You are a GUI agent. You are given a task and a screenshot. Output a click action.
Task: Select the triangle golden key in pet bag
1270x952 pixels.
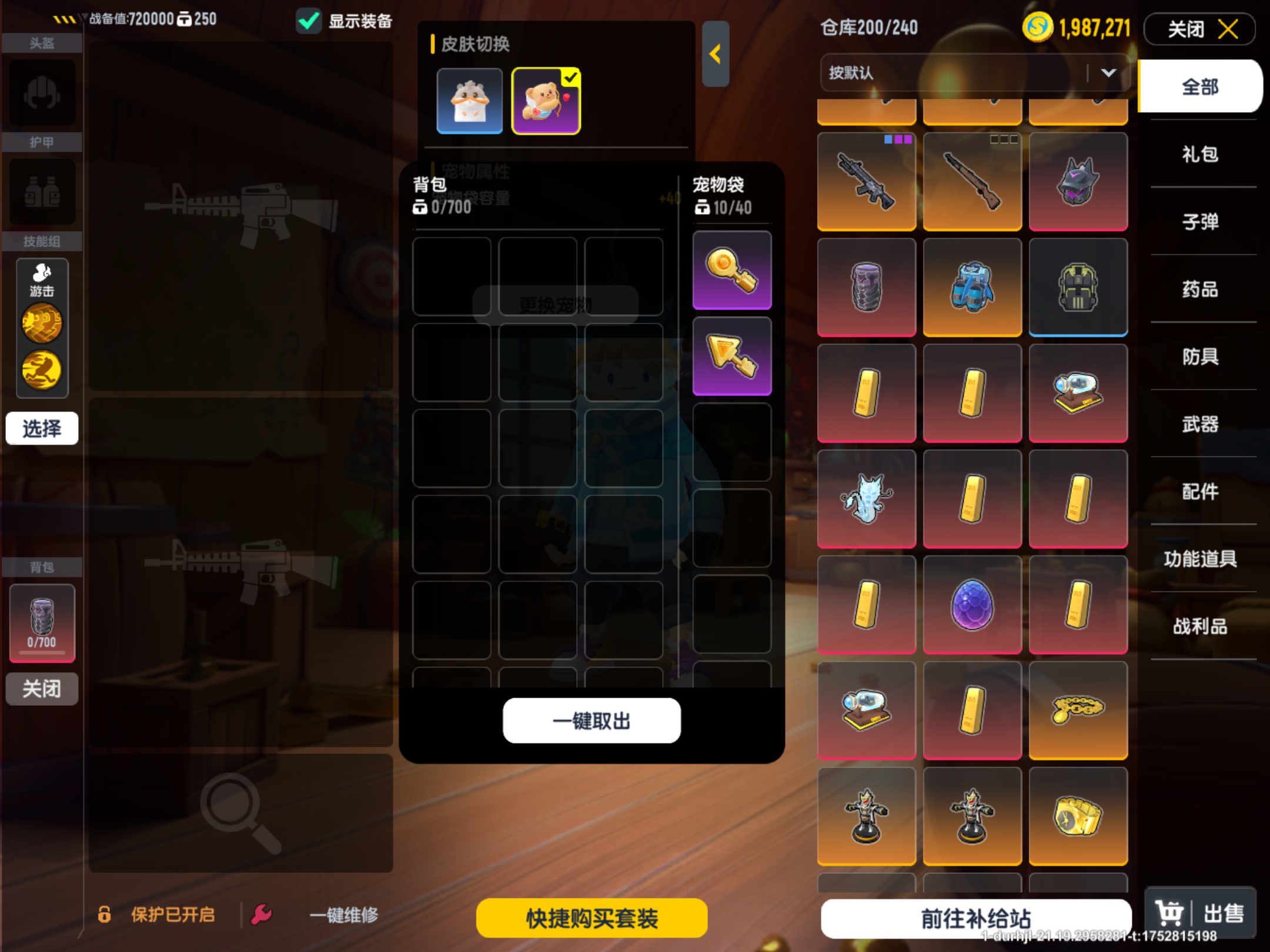click(x=731, y=354)
